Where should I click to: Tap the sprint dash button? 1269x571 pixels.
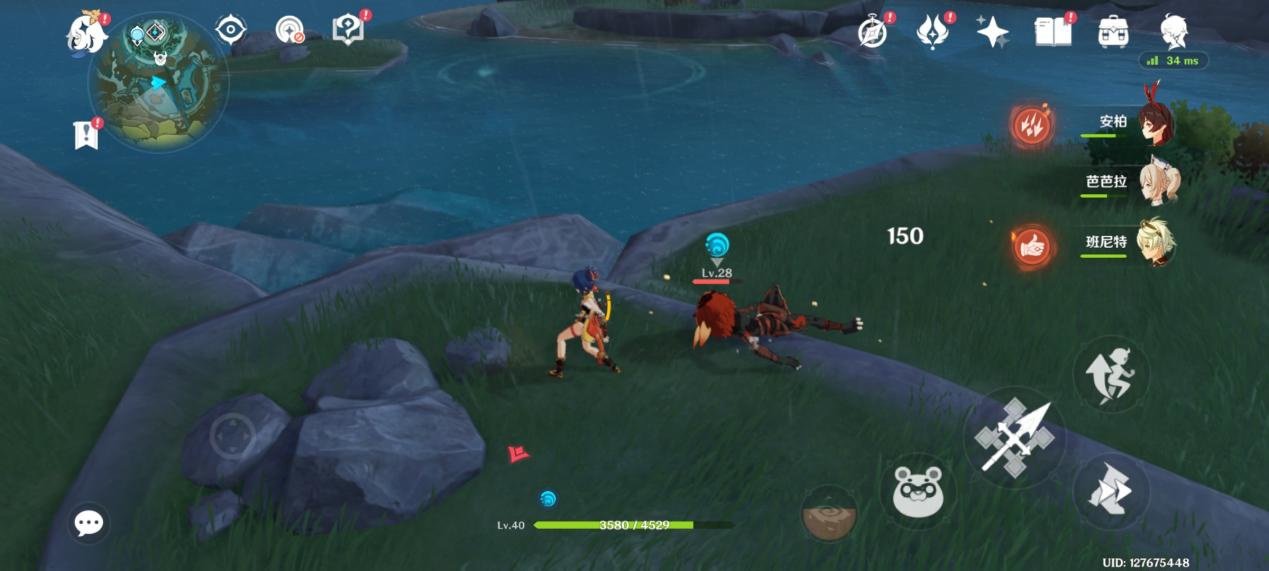coord(1110,491)
